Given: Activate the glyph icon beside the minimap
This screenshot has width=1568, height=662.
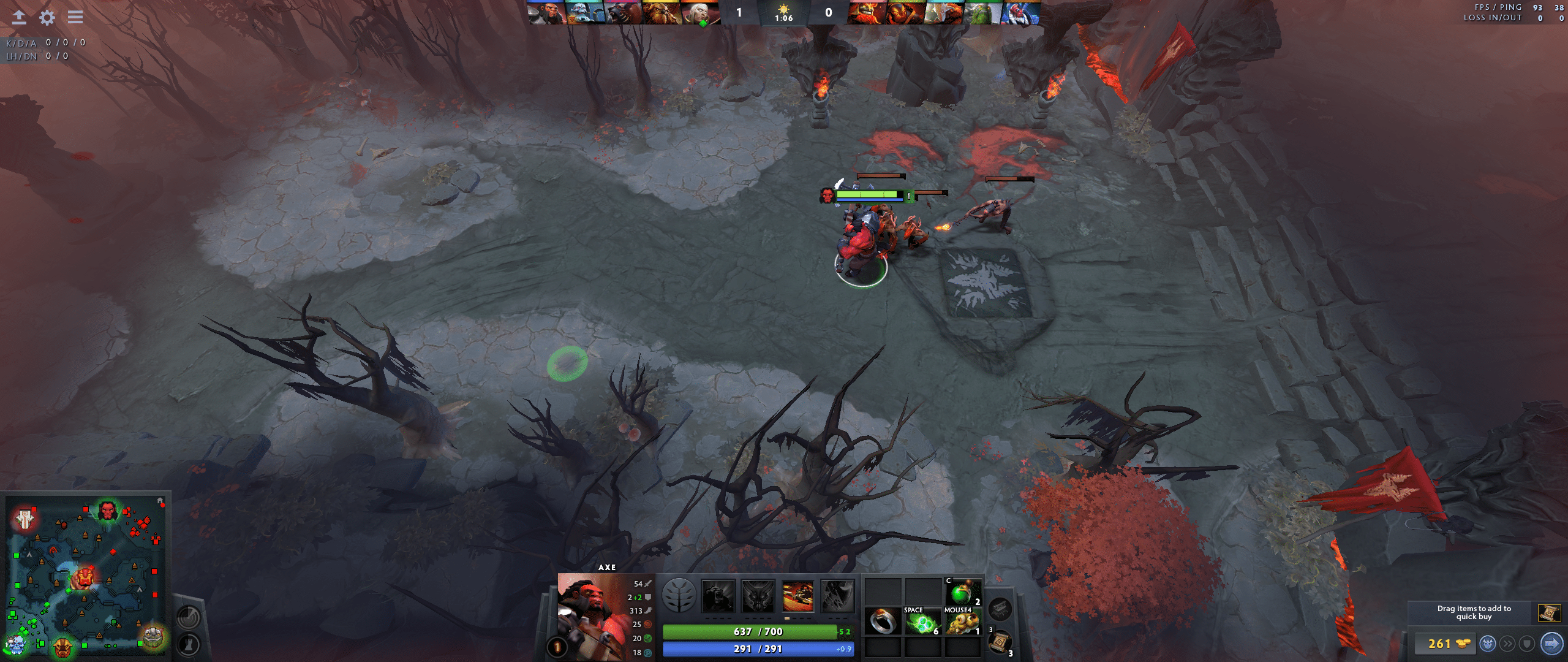Looking at the screenshot, I should point(189,645).
